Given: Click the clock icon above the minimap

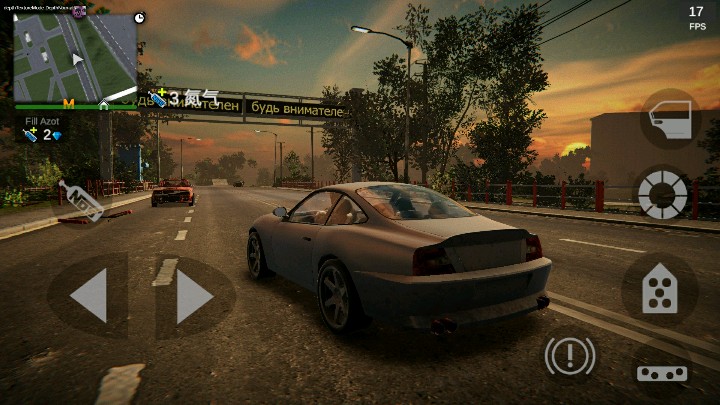Looking at the screenshot, I should [x=139, y=18].
